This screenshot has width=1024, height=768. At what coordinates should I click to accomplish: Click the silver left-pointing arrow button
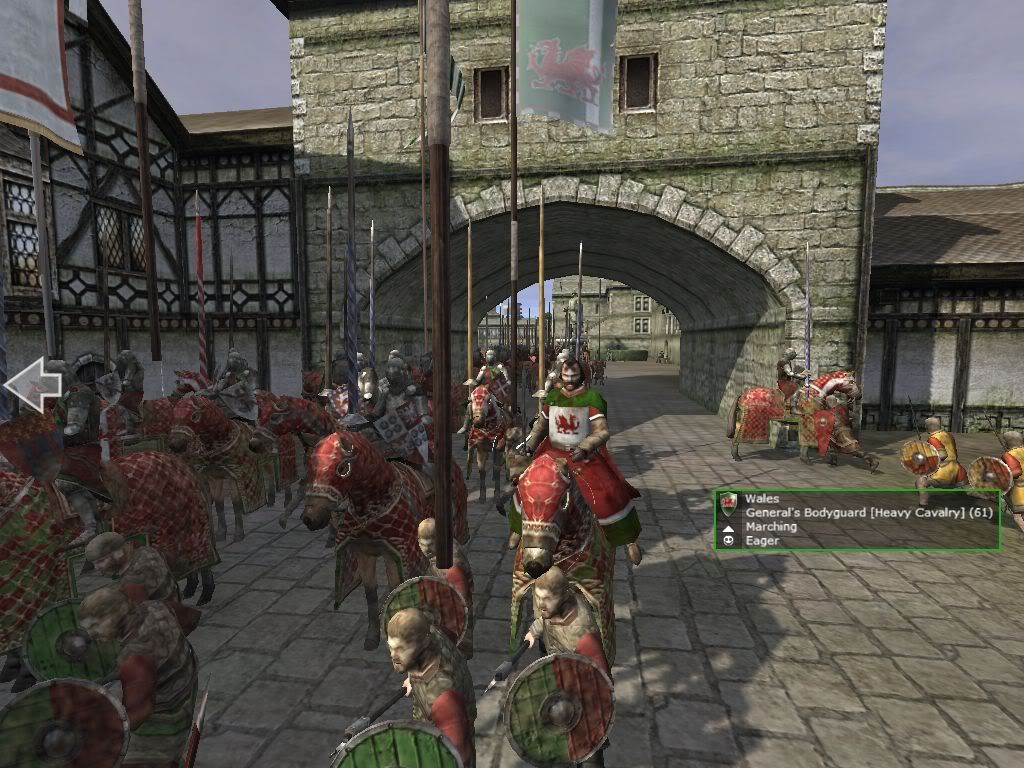coord(31,386)
